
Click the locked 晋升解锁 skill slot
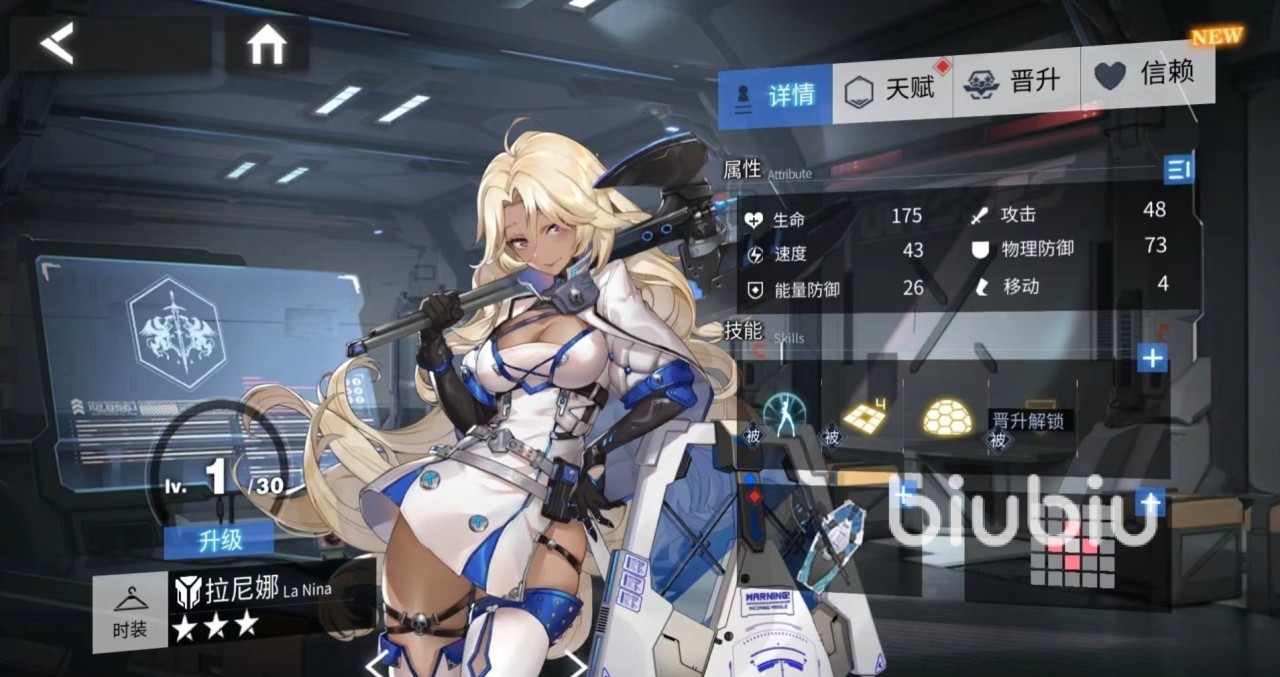point(1025,419)
